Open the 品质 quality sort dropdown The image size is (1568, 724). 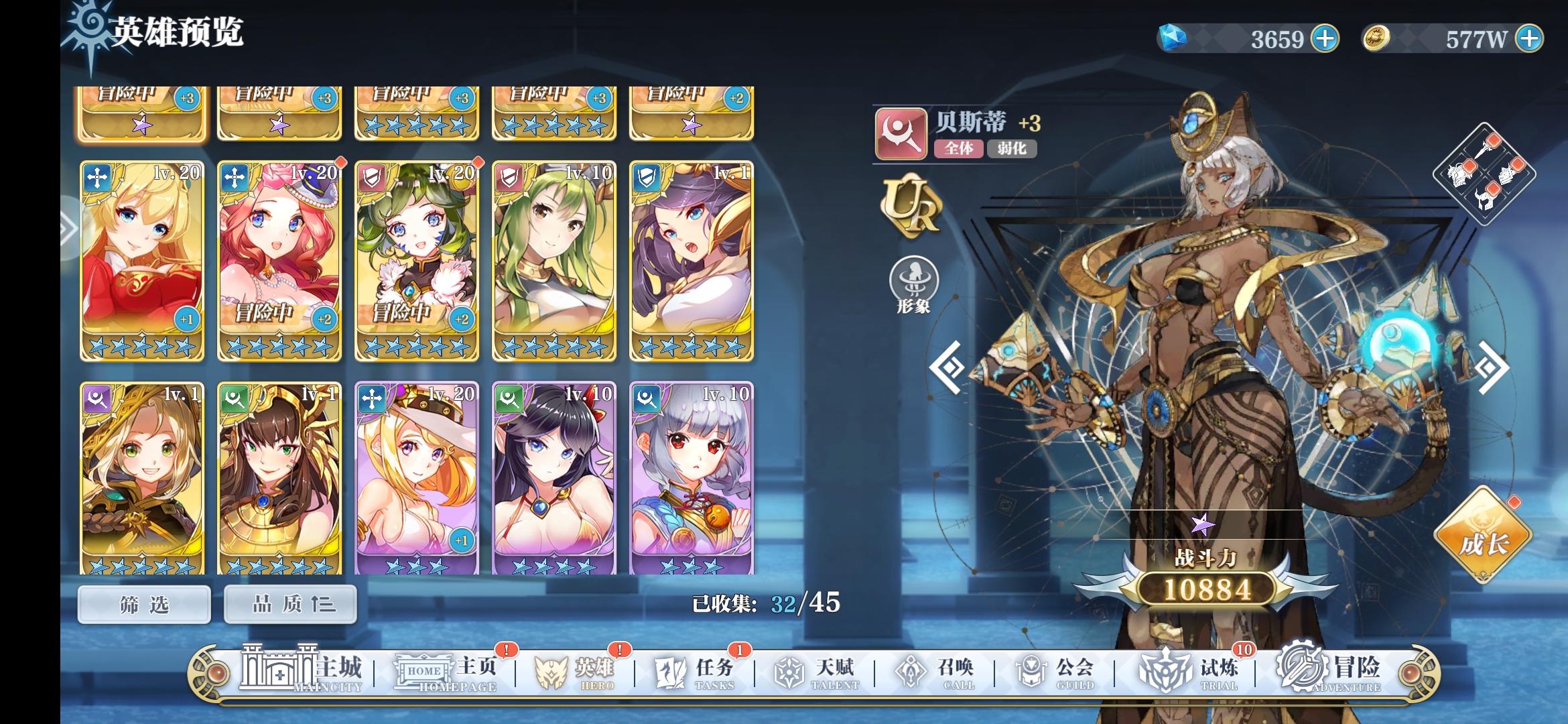pos(289,603)
